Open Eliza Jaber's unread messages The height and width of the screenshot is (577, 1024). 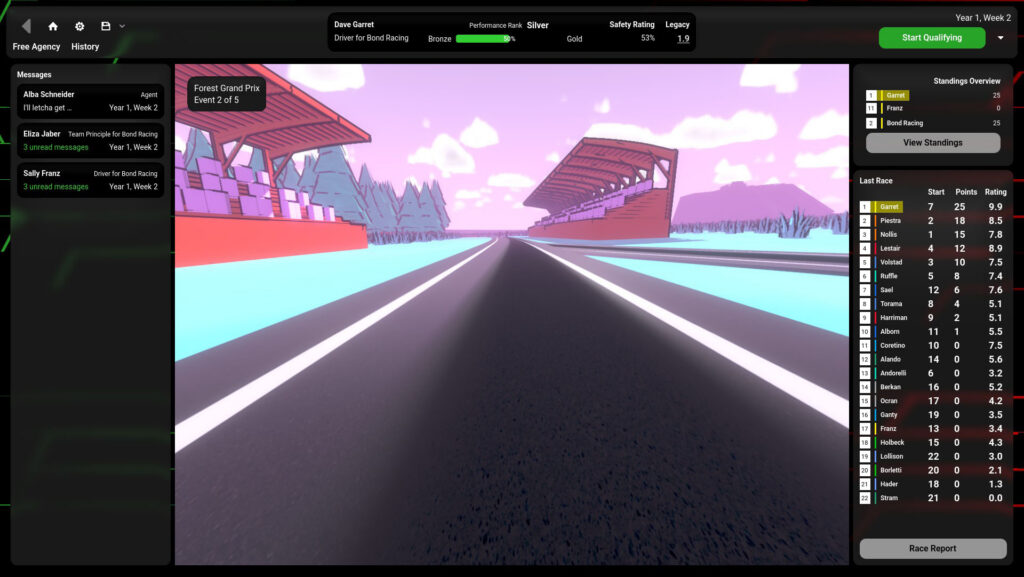tap(90, 140)
